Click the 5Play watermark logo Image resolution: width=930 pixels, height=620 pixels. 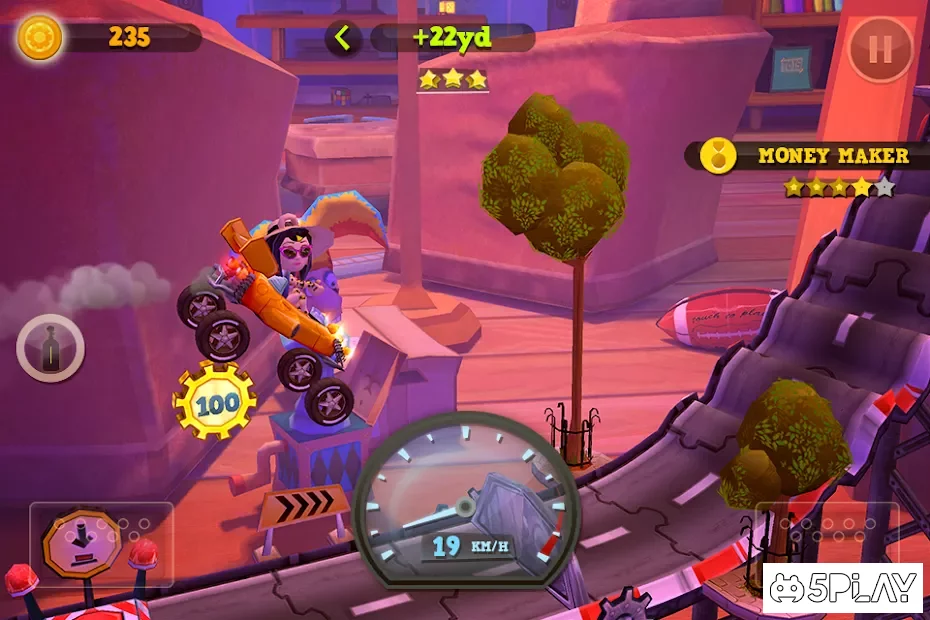(x=842, y=587)
